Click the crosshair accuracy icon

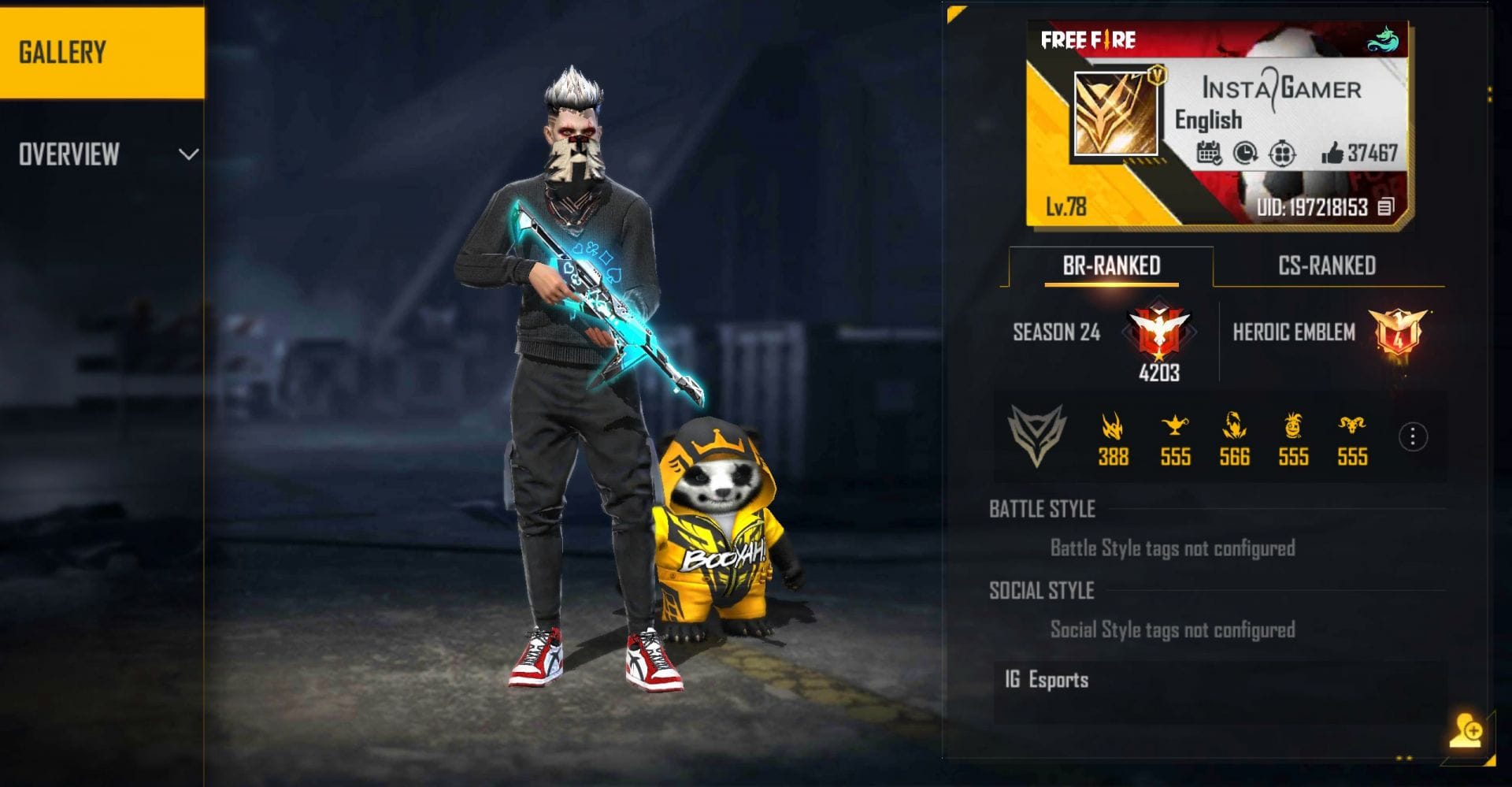point(1284,152)
